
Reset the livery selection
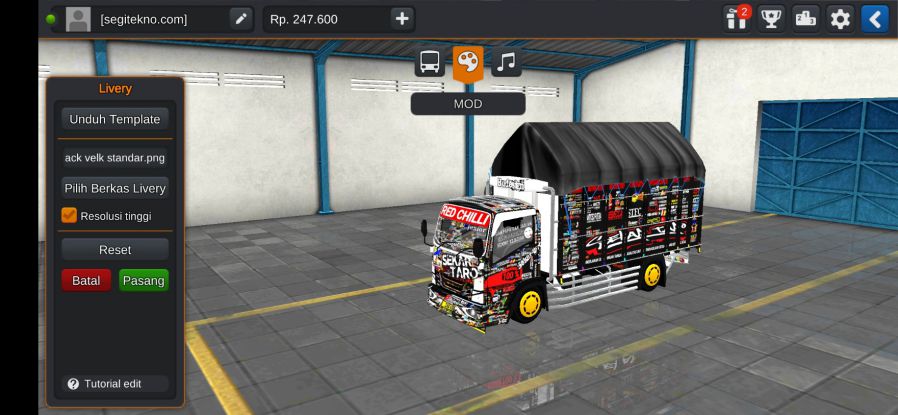tap(114, 249)
